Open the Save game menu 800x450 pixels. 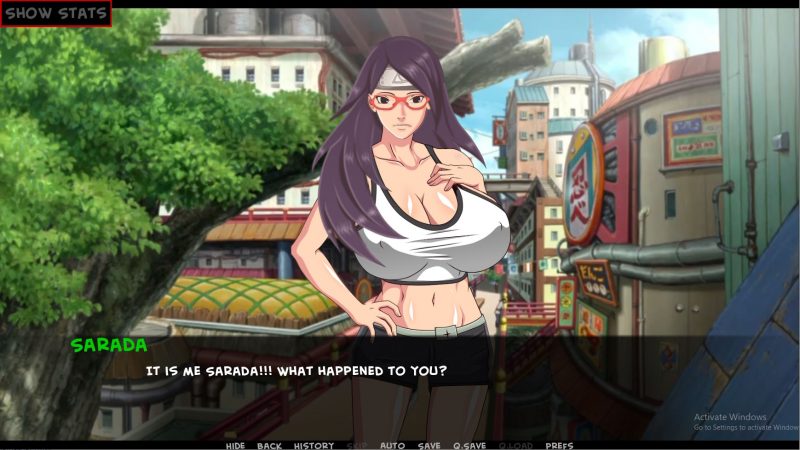pos(429,445)
